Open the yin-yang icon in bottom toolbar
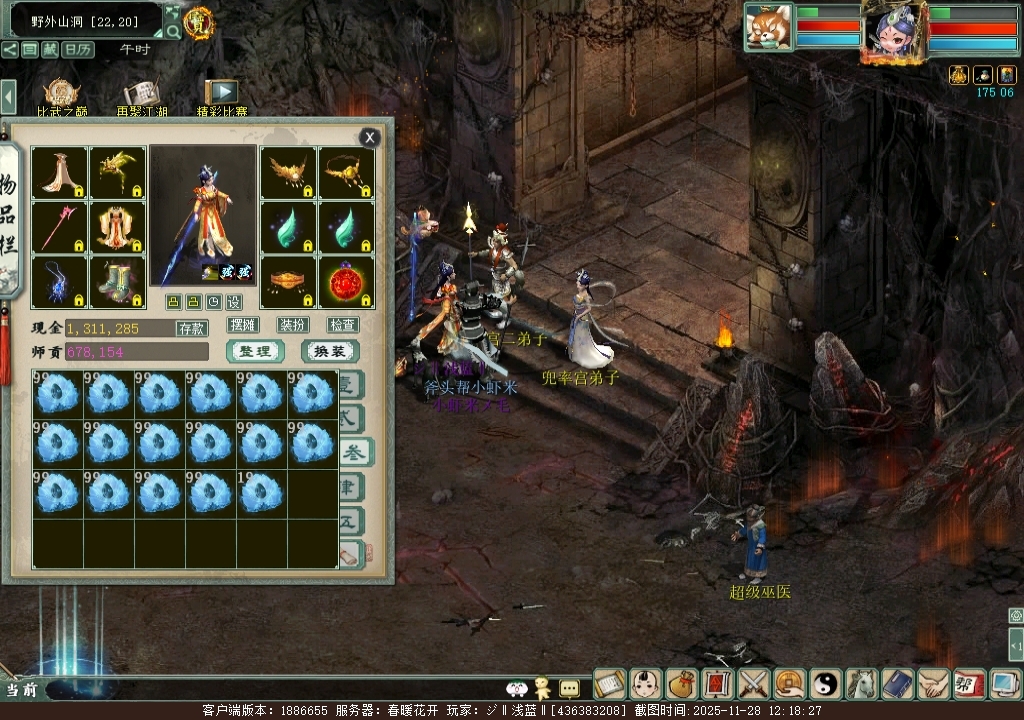 click(x=826, y=684)
